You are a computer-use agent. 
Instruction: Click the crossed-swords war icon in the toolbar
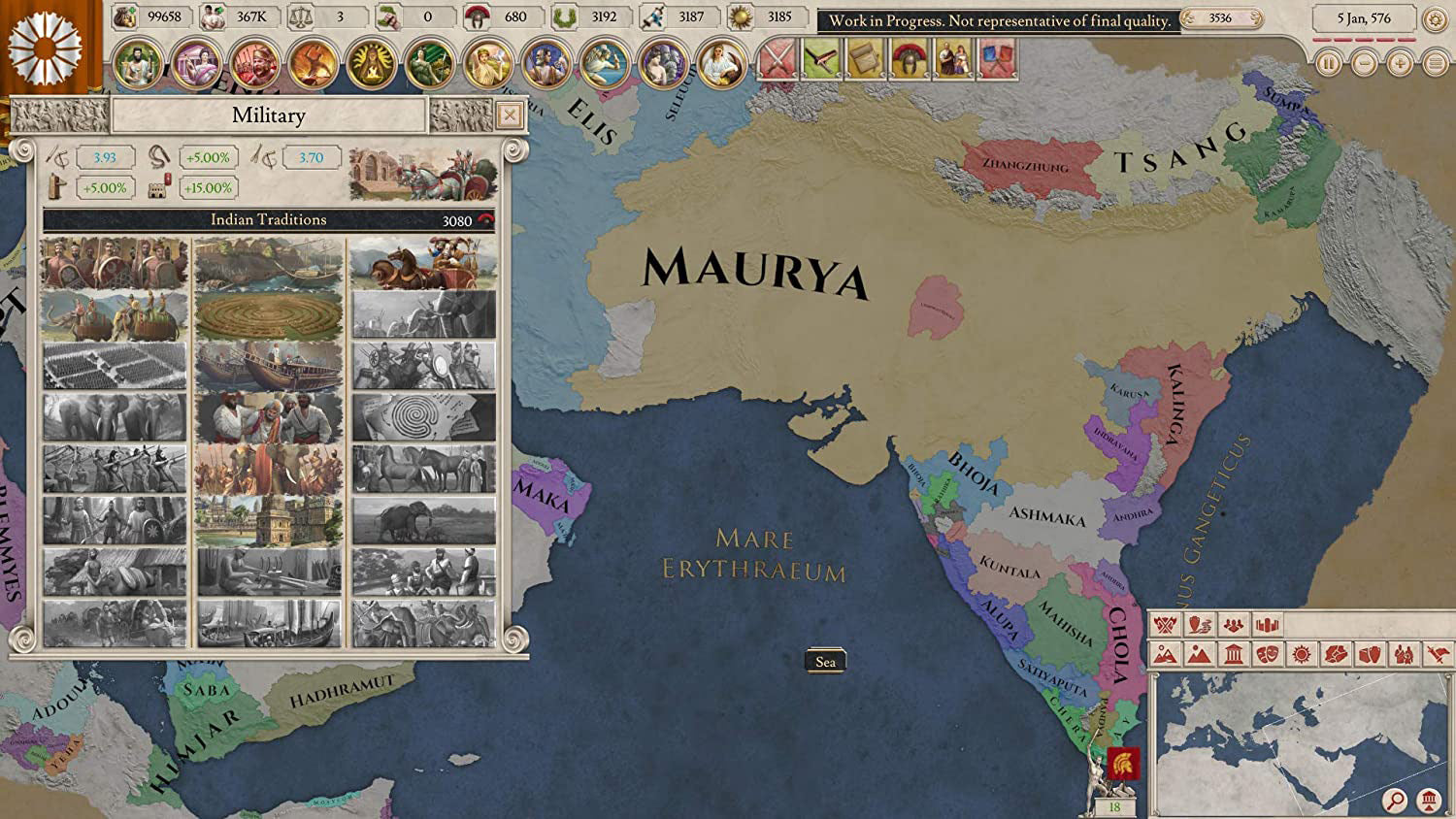[x=778, y=58]
